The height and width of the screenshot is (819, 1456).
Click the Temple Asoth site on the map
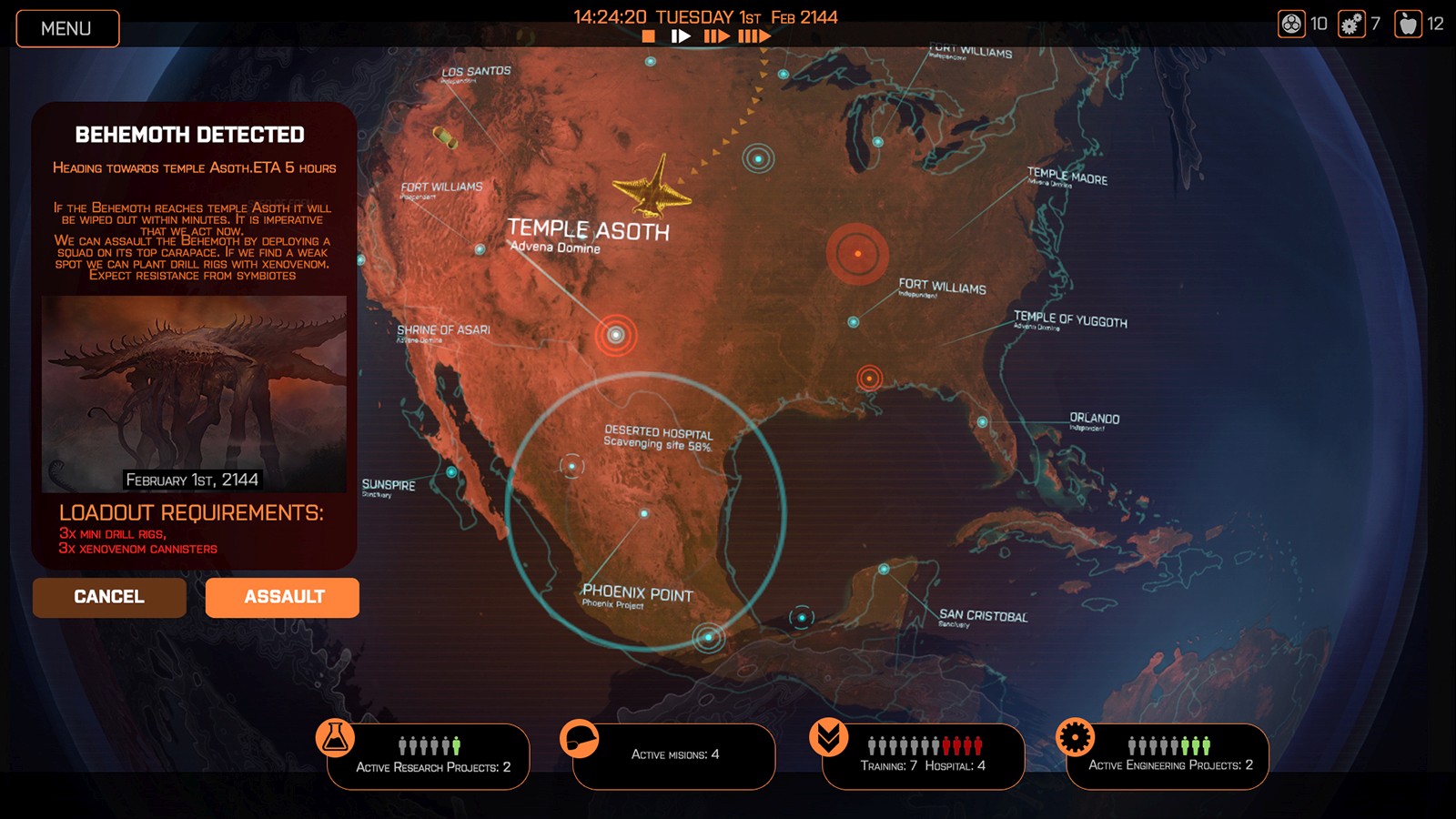coord(617,335)
